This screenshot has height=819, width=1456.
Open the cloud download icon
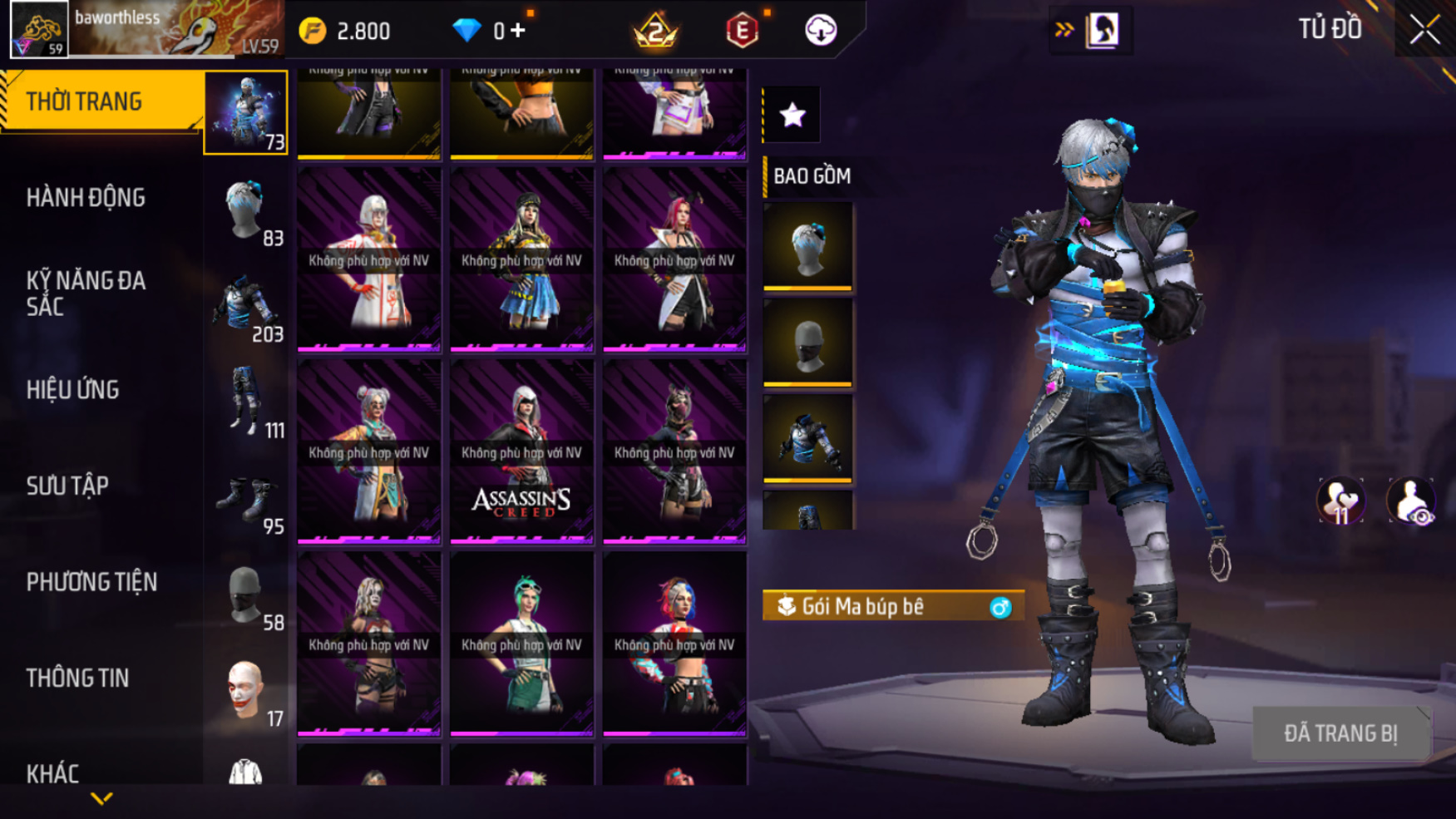(821, 31)
